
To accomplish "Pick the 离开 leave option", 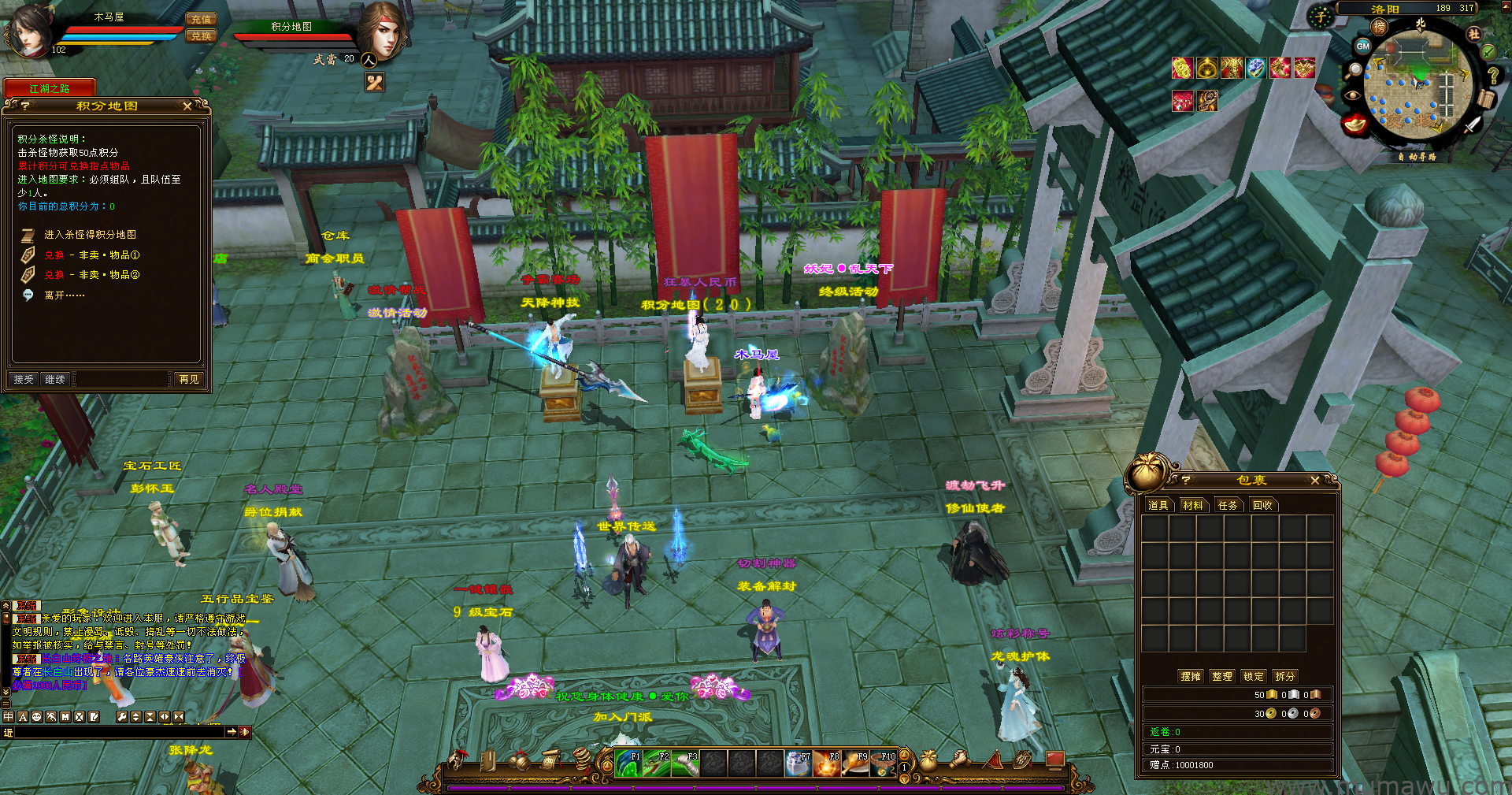I will pyautogui.click(x=64, y=295).
